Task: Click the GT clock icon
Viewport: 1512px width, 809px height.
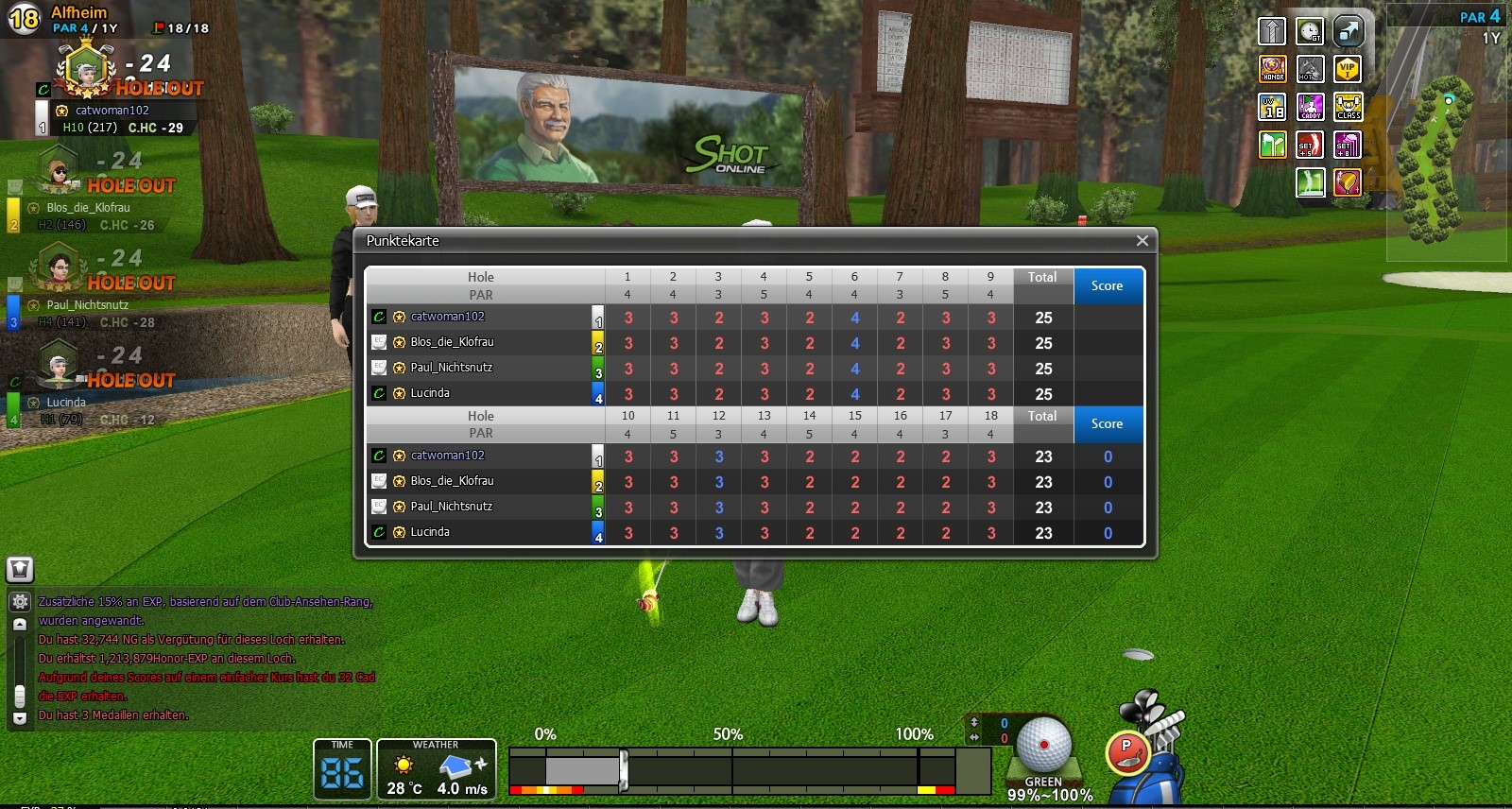Action: 1310,31
